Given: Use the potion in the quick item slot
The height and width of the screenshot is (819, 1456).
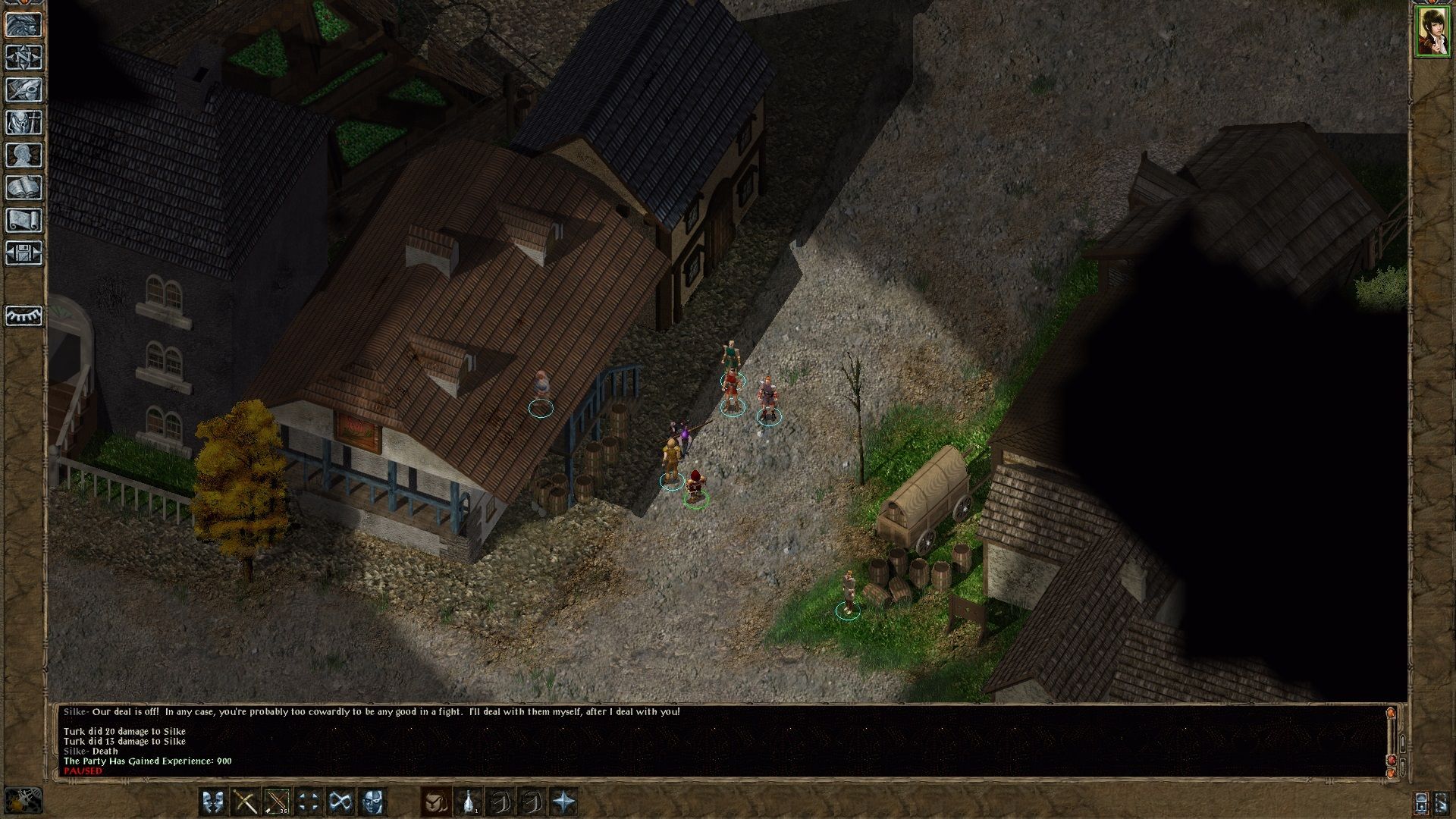Looking at the screenshot, I should [x=469, y=802].
